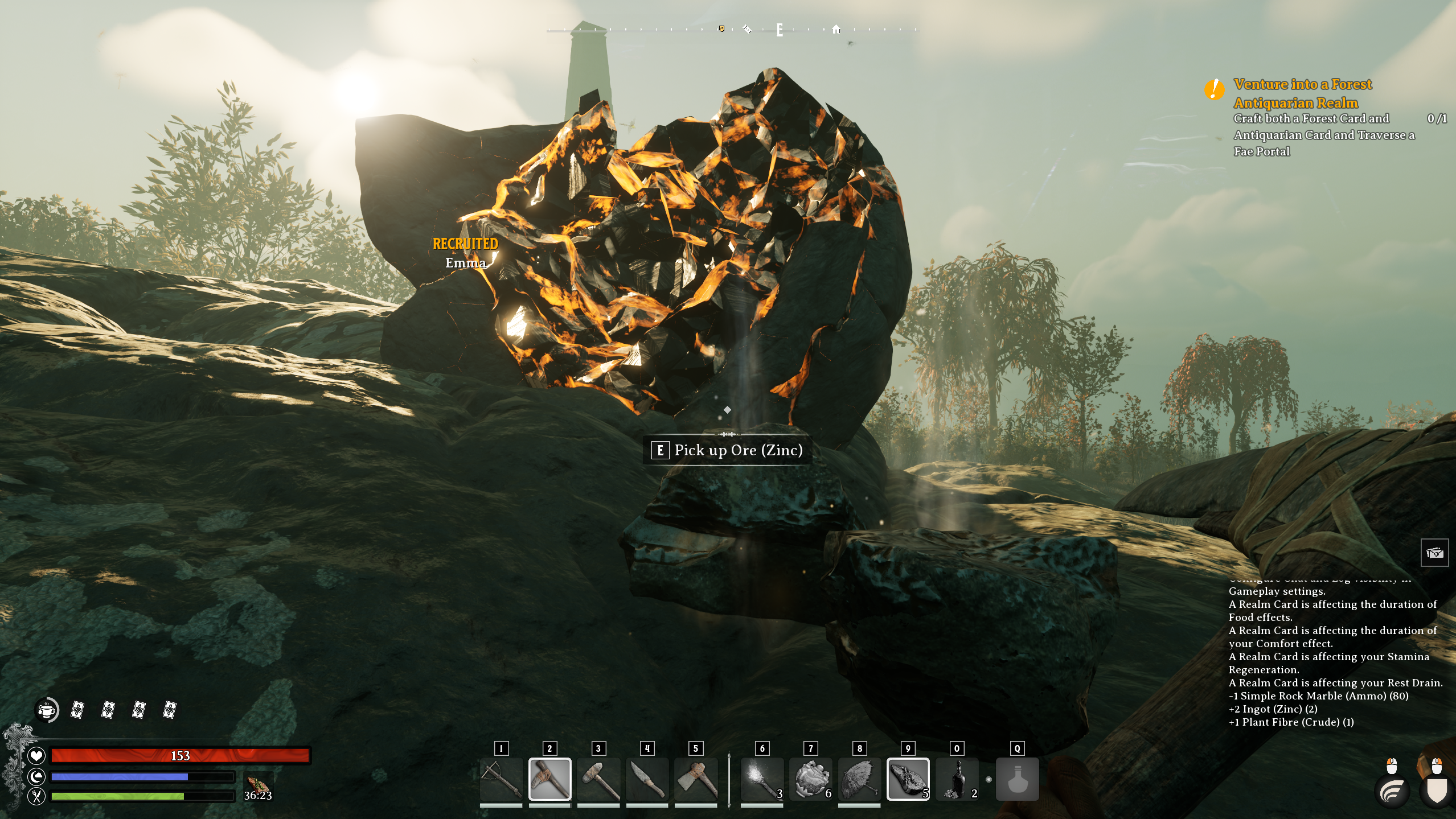The width and height of the screenshot is (1456, 819).
Task: Click the Pick up Ore (Zinc) prompt
Action: tap(729, 451)
